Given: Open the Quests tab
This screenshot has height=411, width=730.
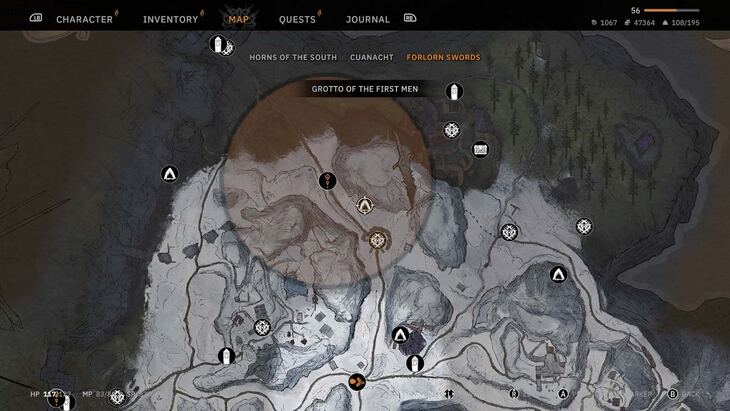Looking at the screenshot, I should [297, 19].
